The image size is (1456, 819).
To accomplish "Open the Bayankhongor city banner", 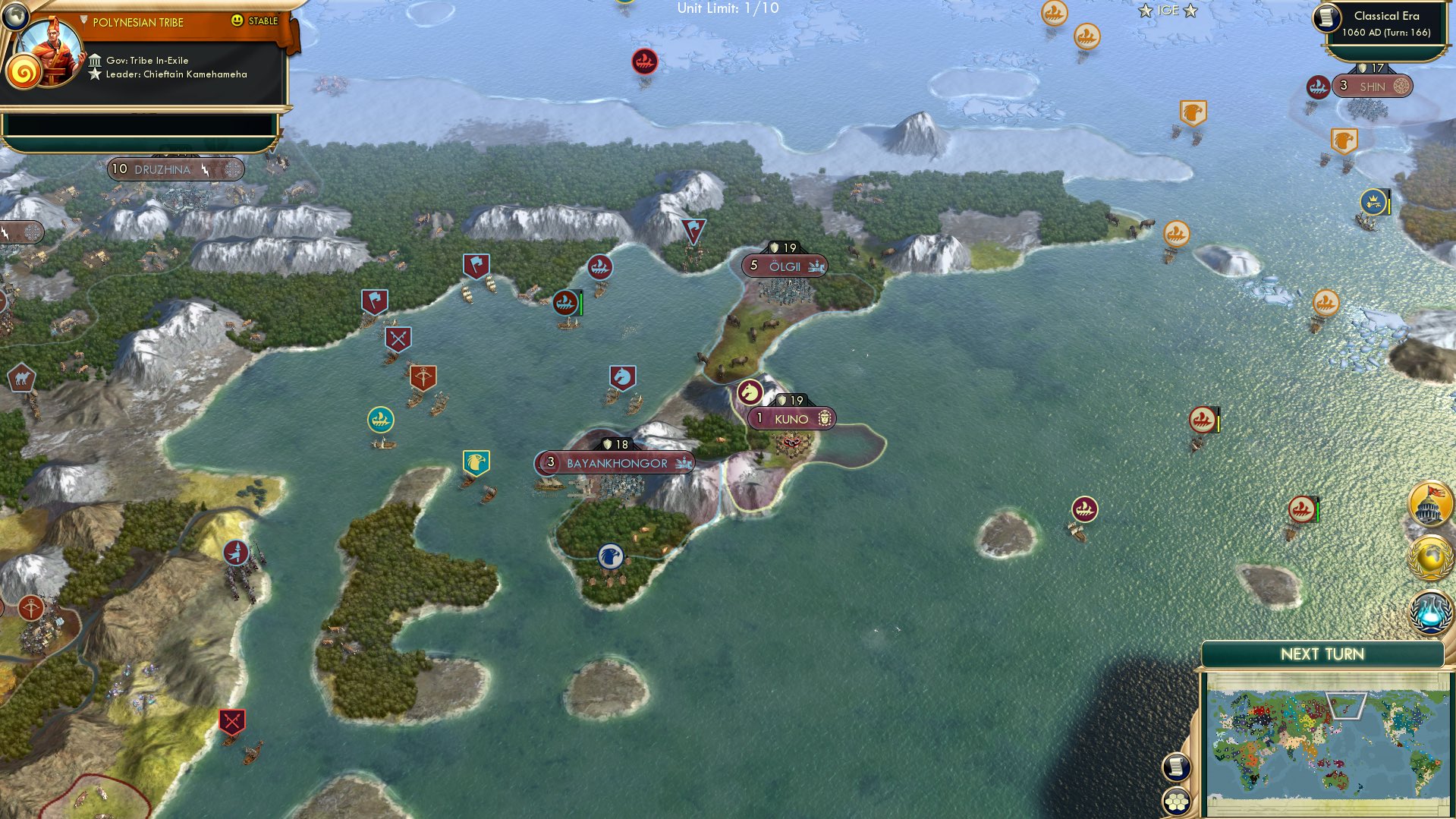I will point(615,461).
